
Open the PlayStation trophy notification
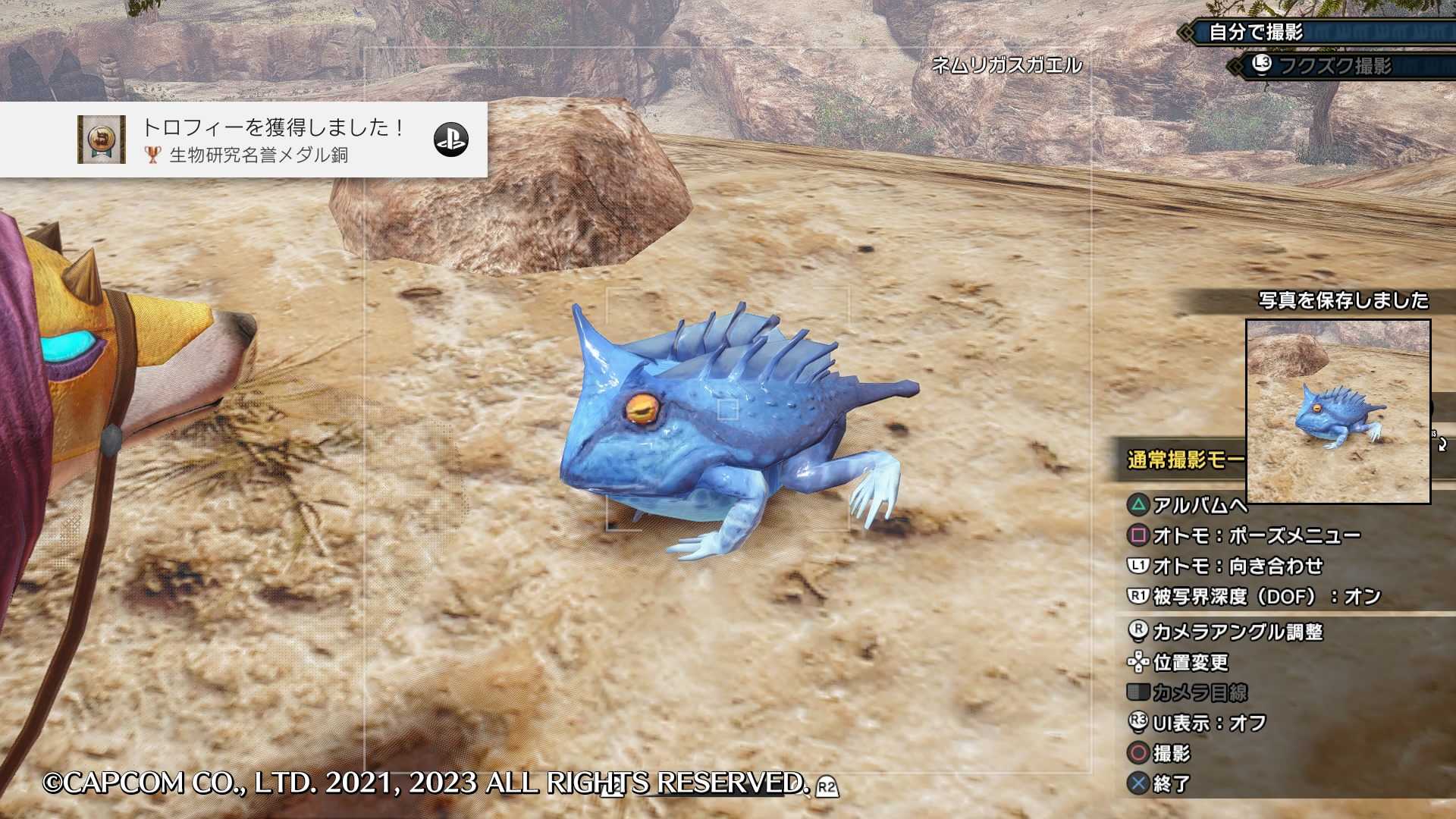pyautogui.click(x=243, y=140)
